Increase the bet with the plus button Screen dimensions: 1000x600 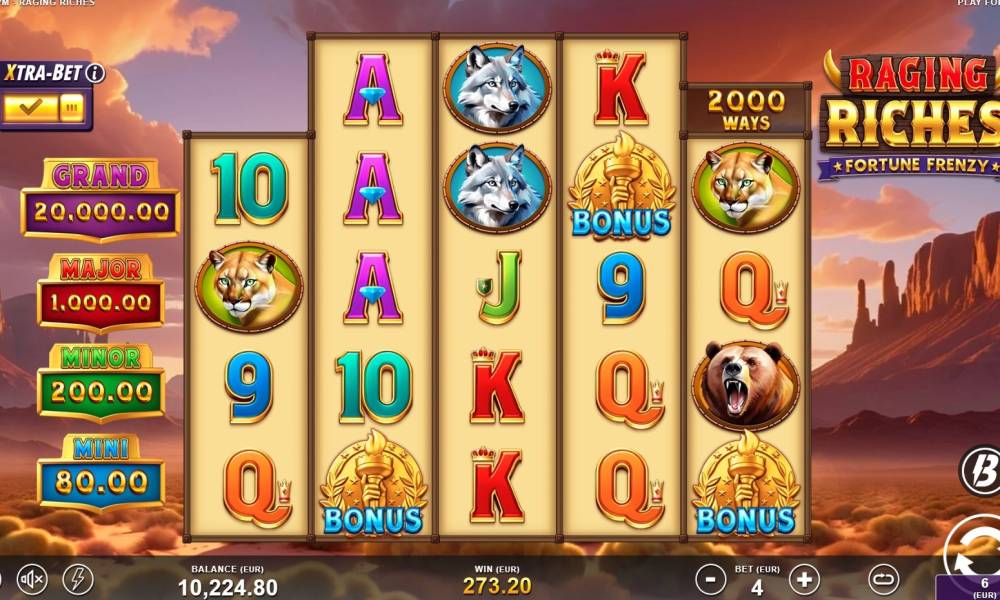[804, 578]
